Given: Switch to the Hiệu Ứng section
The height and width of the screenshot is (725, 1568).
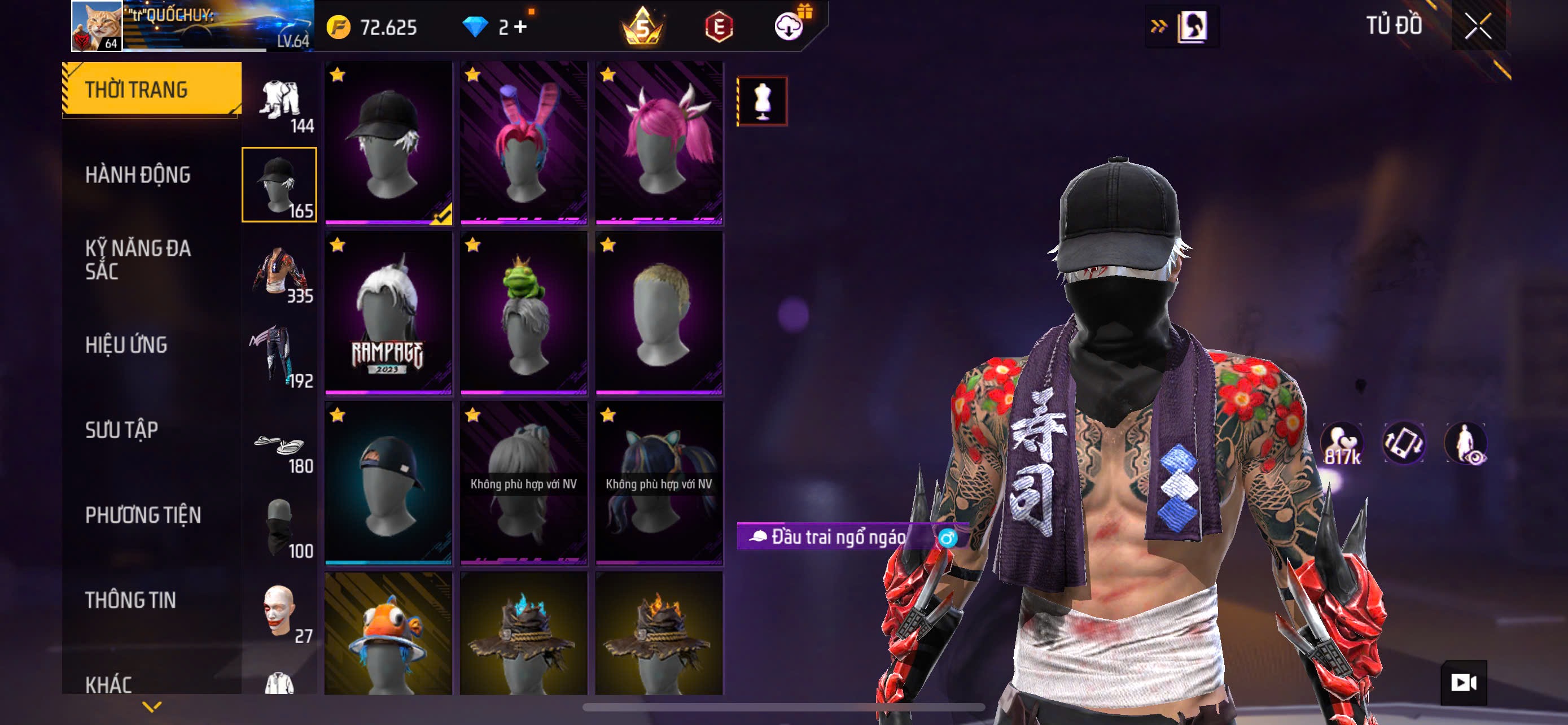Looking at the screenshot, I should click(x=126, y=345).
